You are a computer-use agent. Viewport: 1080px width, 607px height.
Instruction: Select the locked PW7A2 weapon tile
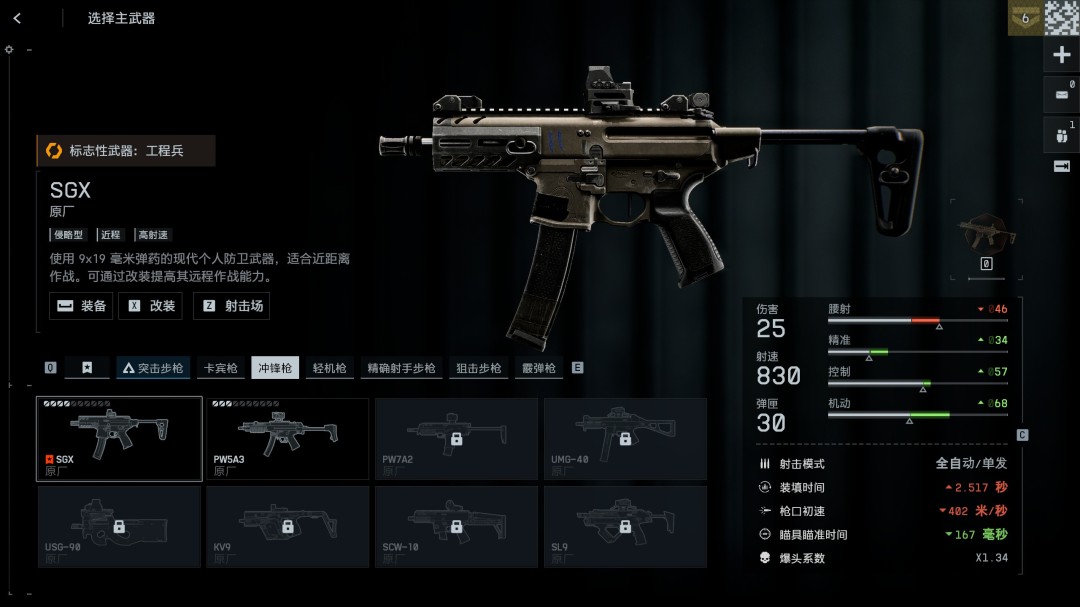click(456, 439)
